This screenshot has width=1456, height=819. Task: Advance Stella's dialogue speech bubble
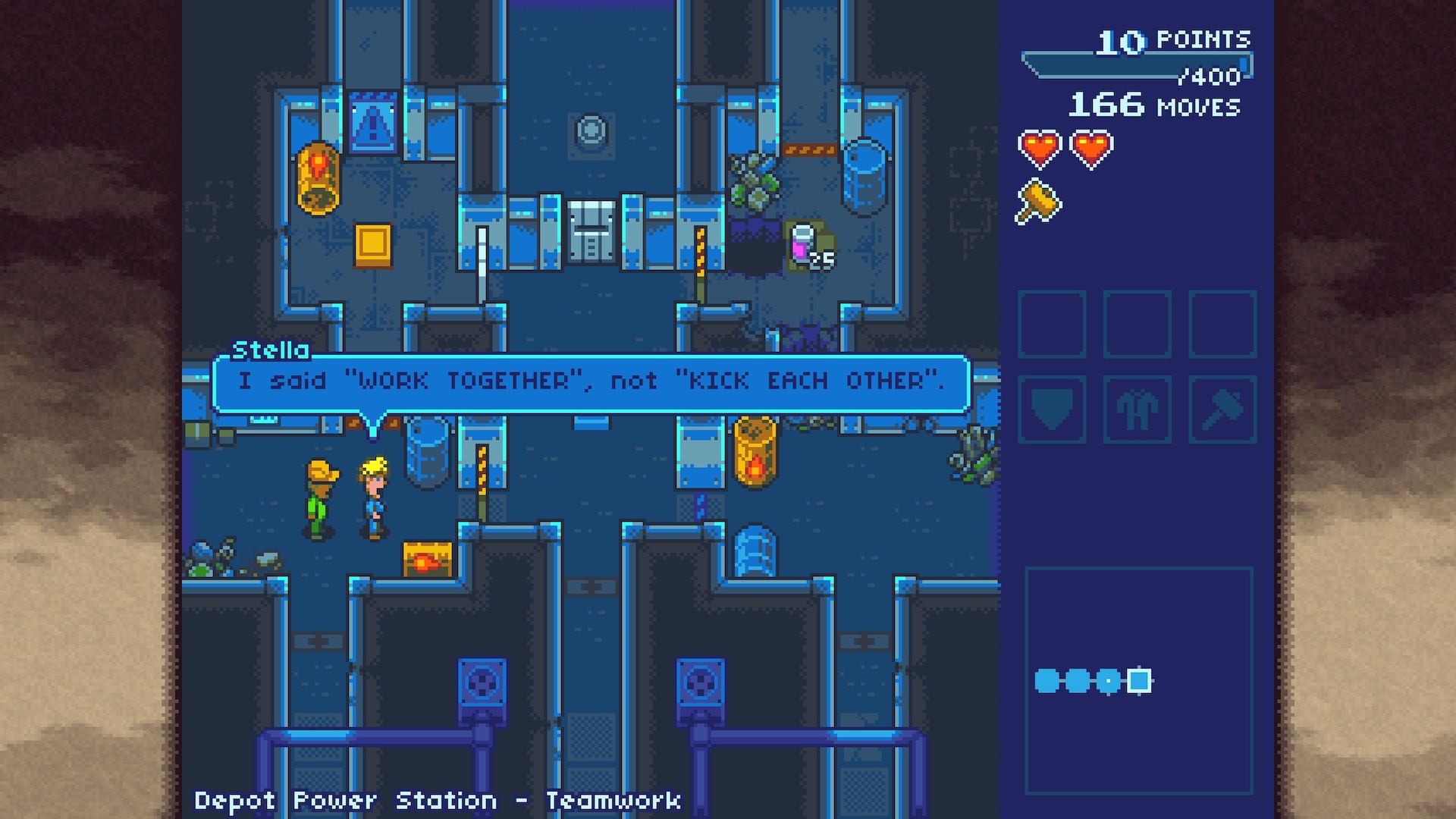point(591,382)
